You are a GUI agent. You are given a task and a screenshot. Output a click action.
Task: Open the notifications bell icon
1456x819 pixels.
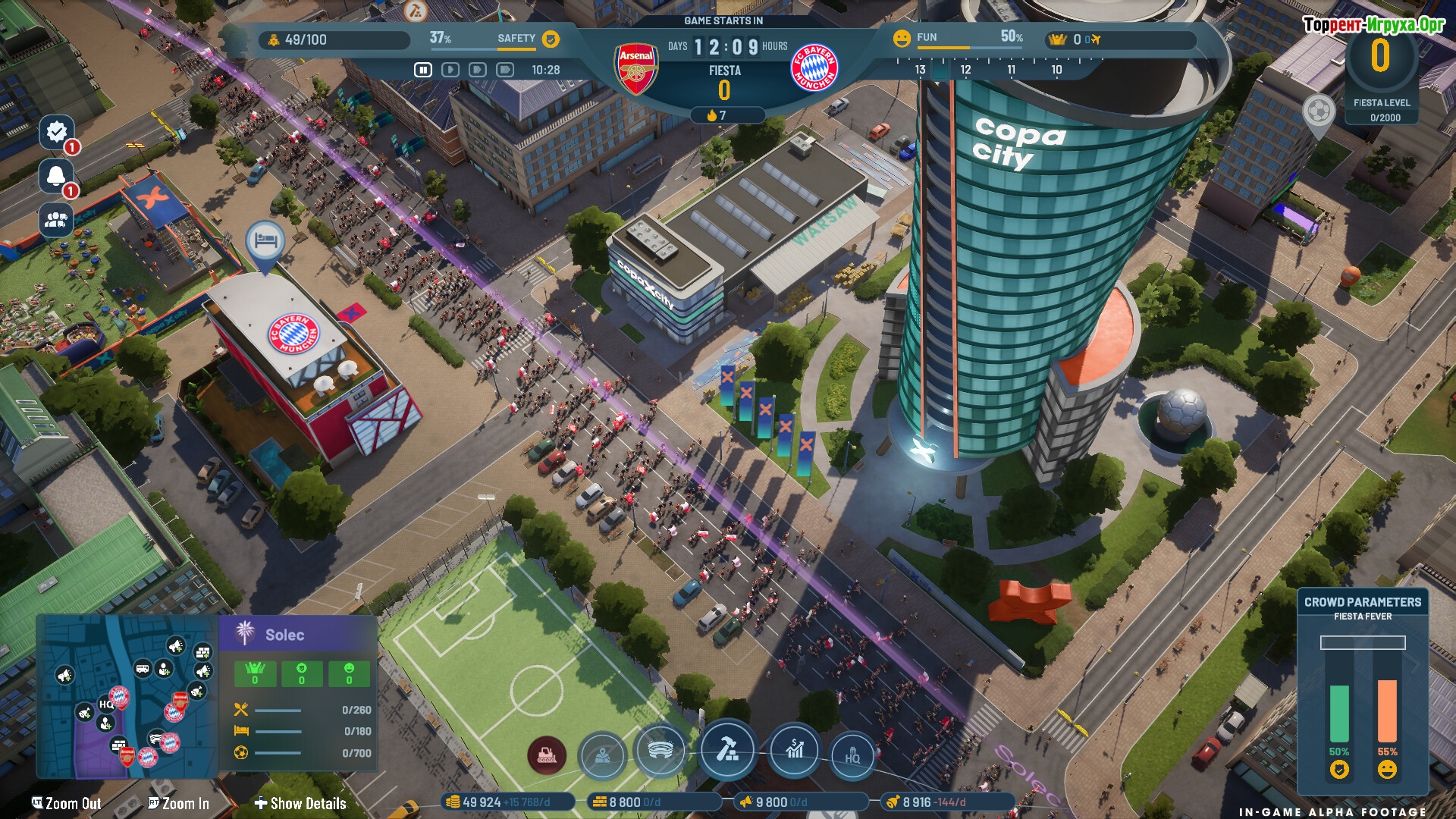pyautogui.click(x=57, y=176)
